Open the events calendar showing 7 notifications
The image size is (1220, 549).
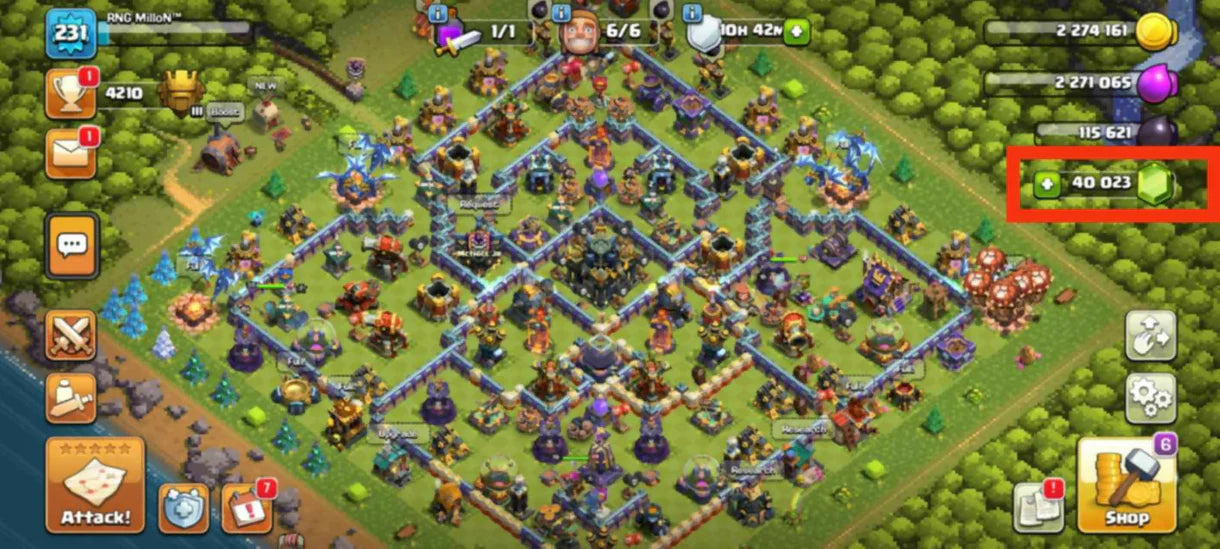point(246,508)
